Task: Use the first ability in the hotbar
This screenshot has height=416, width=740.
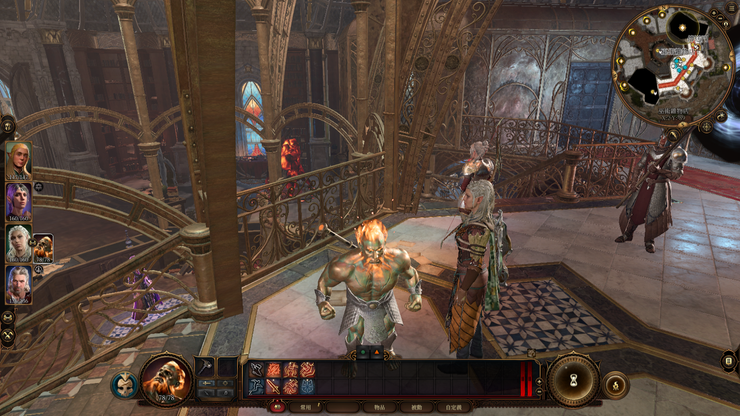Action: pyautogui.click(x=256, y=370)
